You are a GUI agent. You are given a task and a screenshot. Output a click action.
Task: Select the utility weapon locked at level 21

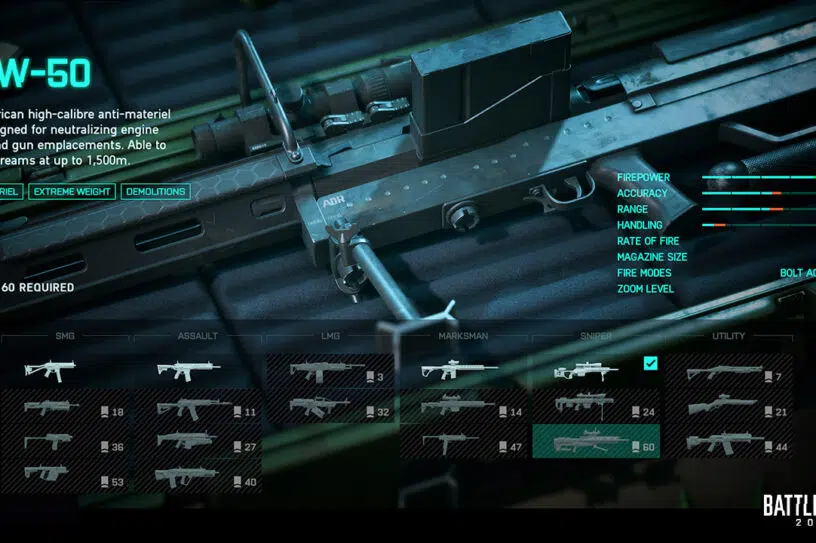coord(728,408)
